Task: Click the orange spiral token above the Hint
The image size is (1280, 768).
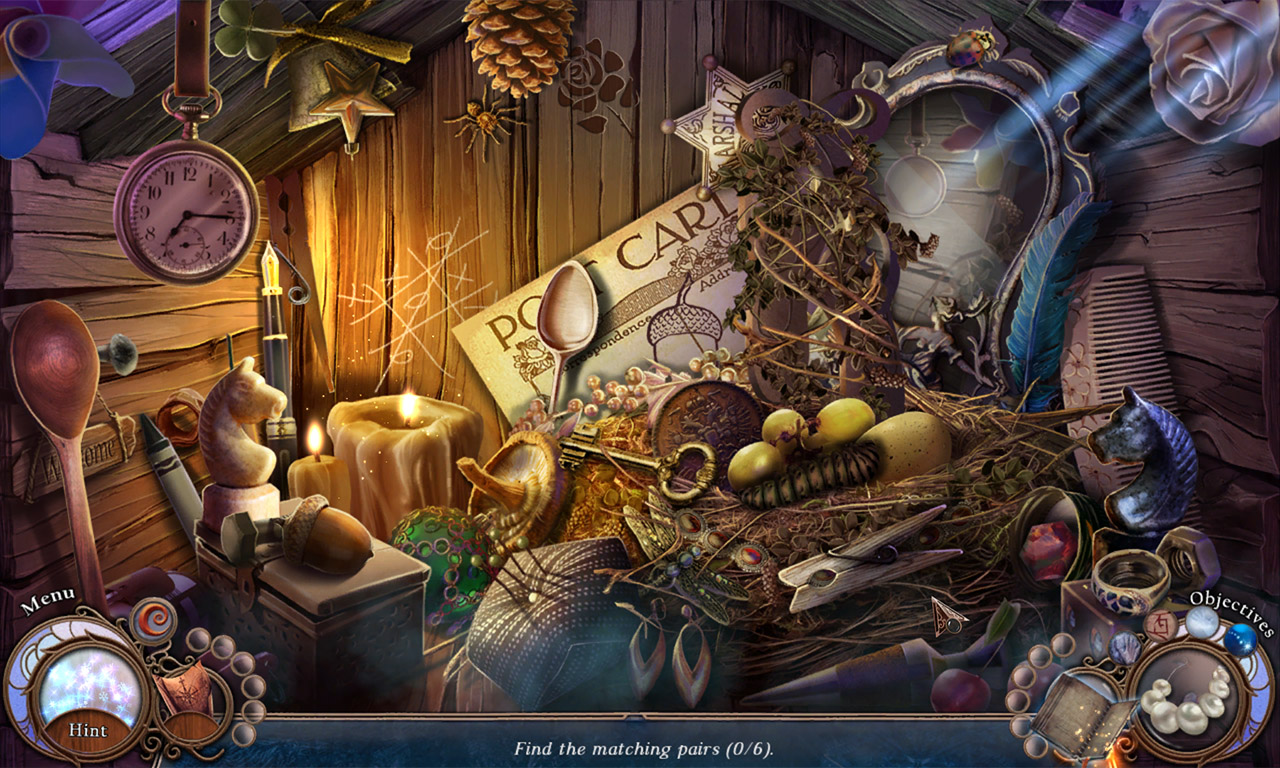Action: point(153,619)
